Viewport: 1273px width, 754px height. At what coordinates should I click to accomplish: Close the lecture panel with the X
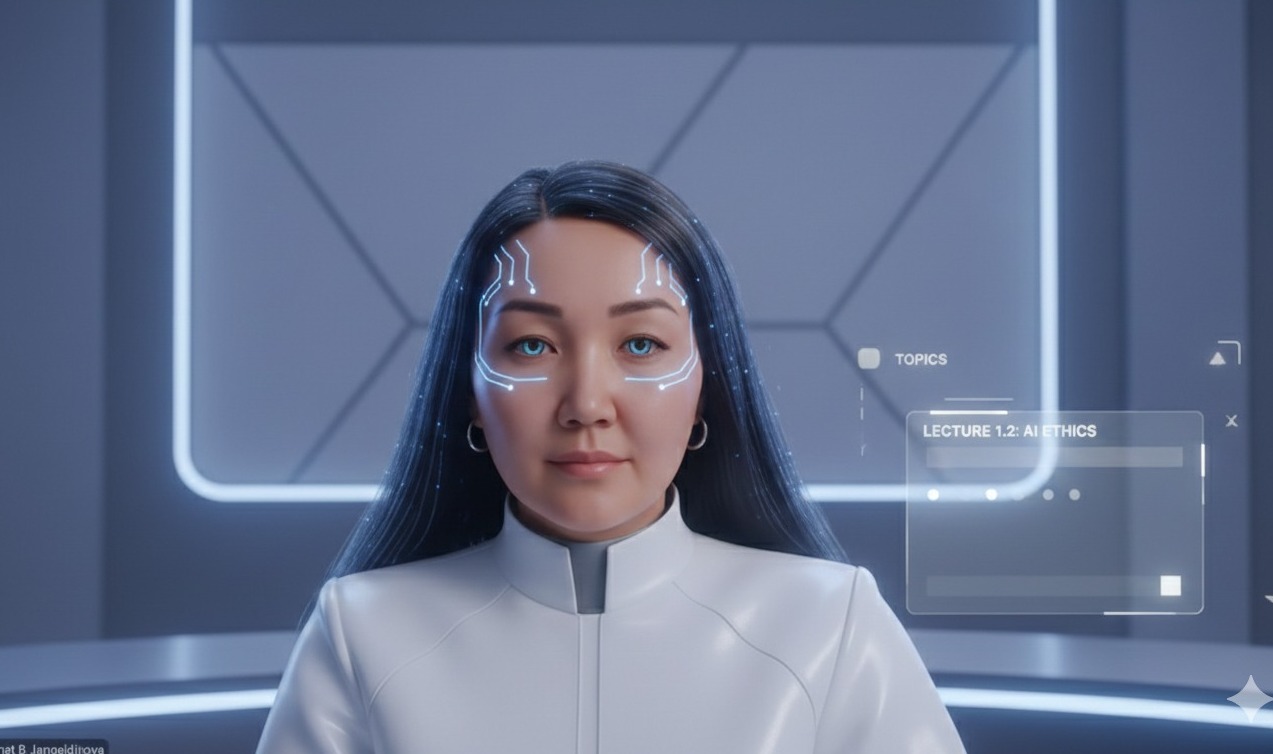tap(1231, 421)
